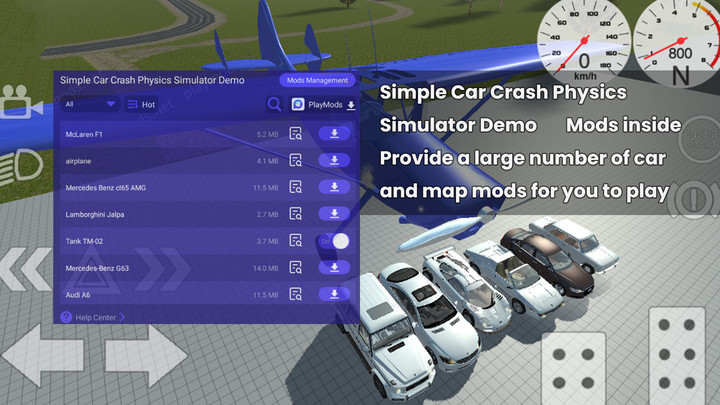Open Mods Management
Screen dimensions: 720x405
pos(316,80)
